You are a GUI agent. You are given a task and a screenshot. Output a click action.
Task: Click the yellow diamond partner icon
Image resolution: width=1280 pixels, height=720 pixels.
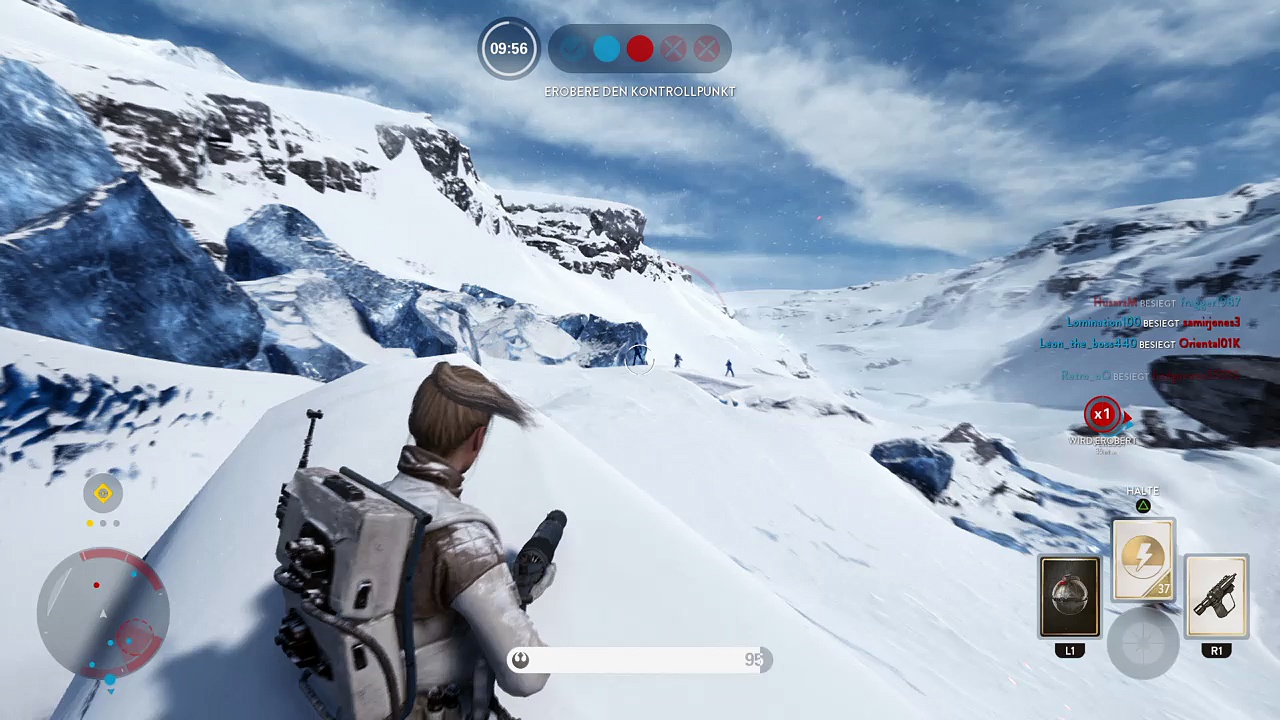point(103,493)
